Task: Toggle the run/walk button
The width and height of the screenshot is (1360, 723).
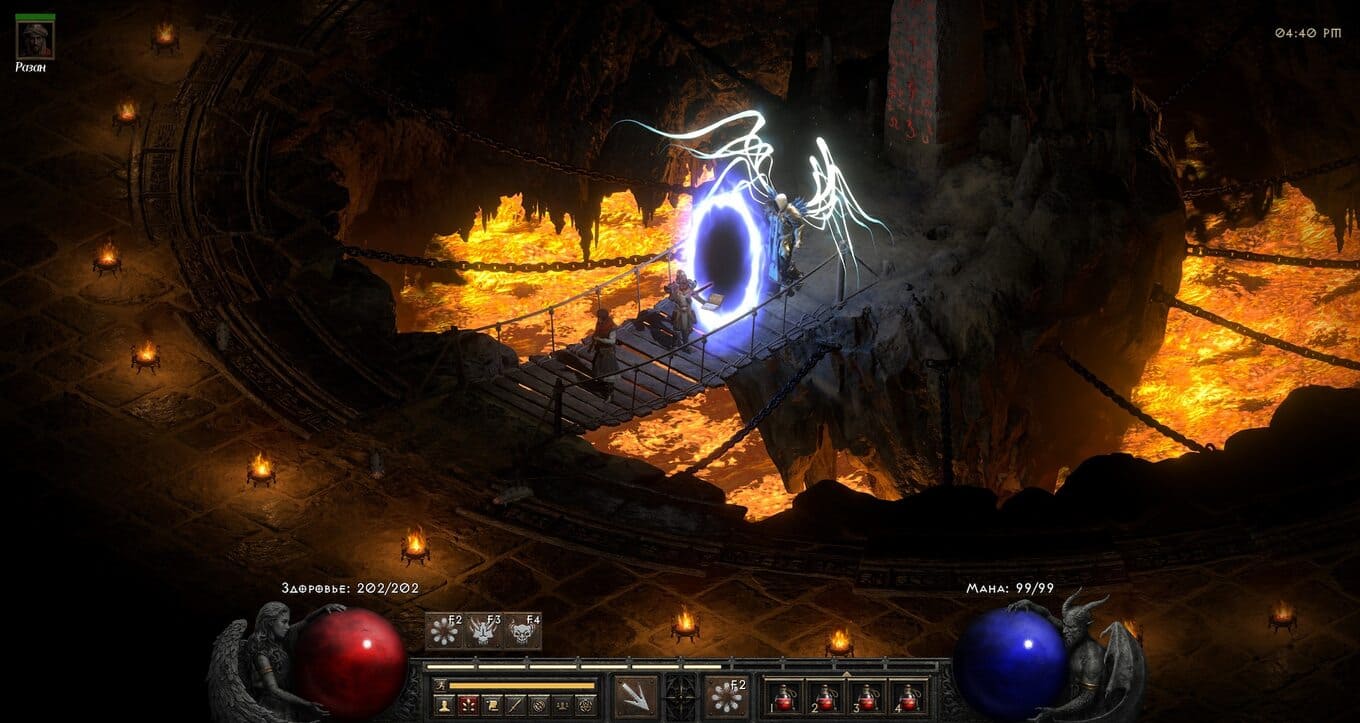Action: (x=442, y=685)
